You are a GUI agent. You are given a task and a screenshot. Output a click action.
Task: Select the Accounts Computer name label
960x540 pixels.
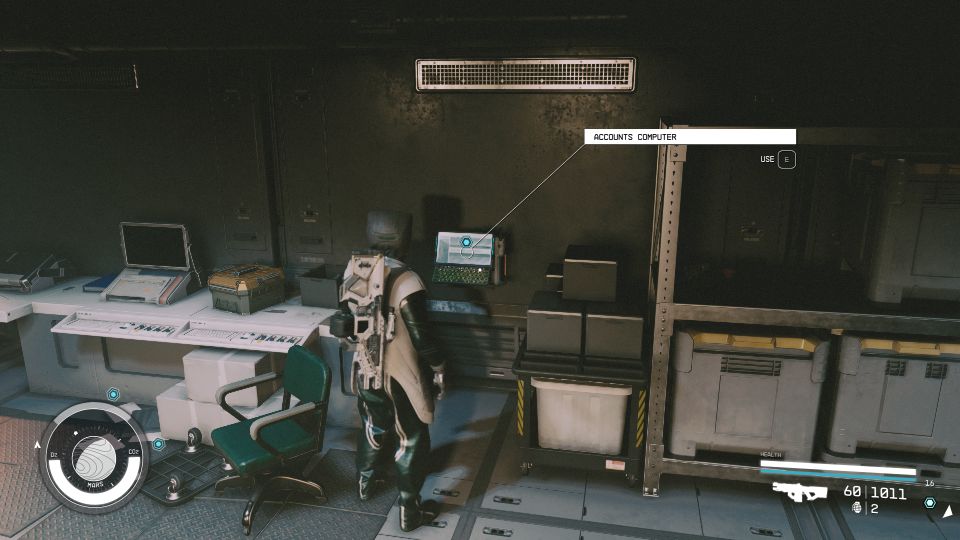[x=690, y=137]
